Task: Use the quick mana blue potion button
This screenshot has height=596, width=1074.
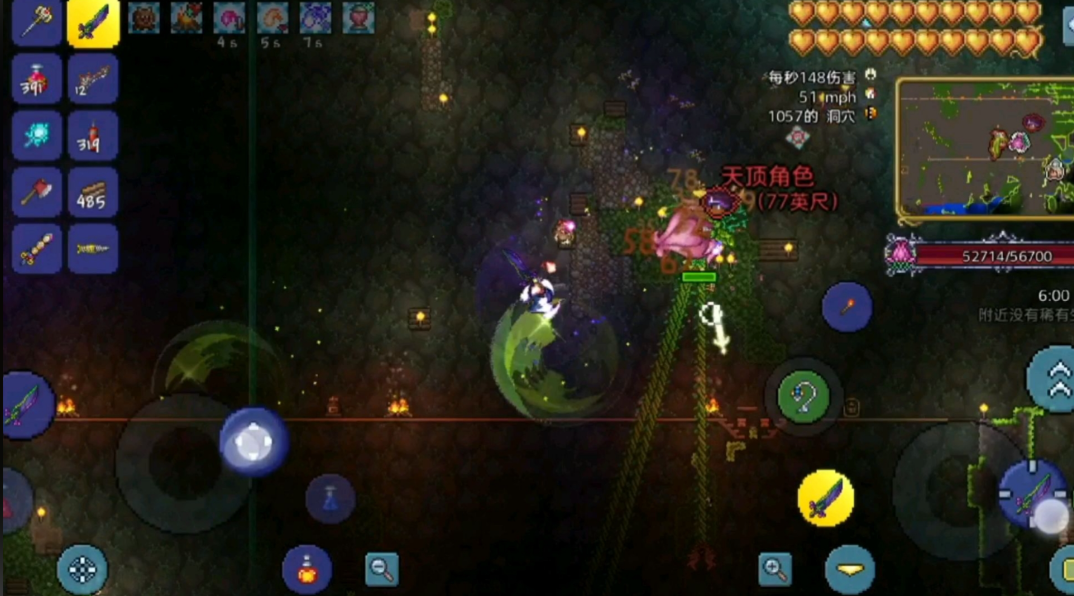Action: coord(330,497)
